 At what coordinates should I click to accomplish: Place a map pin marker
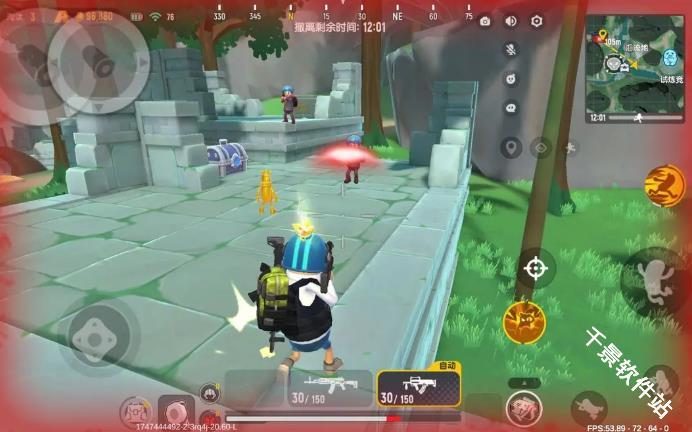click(510, 148)
